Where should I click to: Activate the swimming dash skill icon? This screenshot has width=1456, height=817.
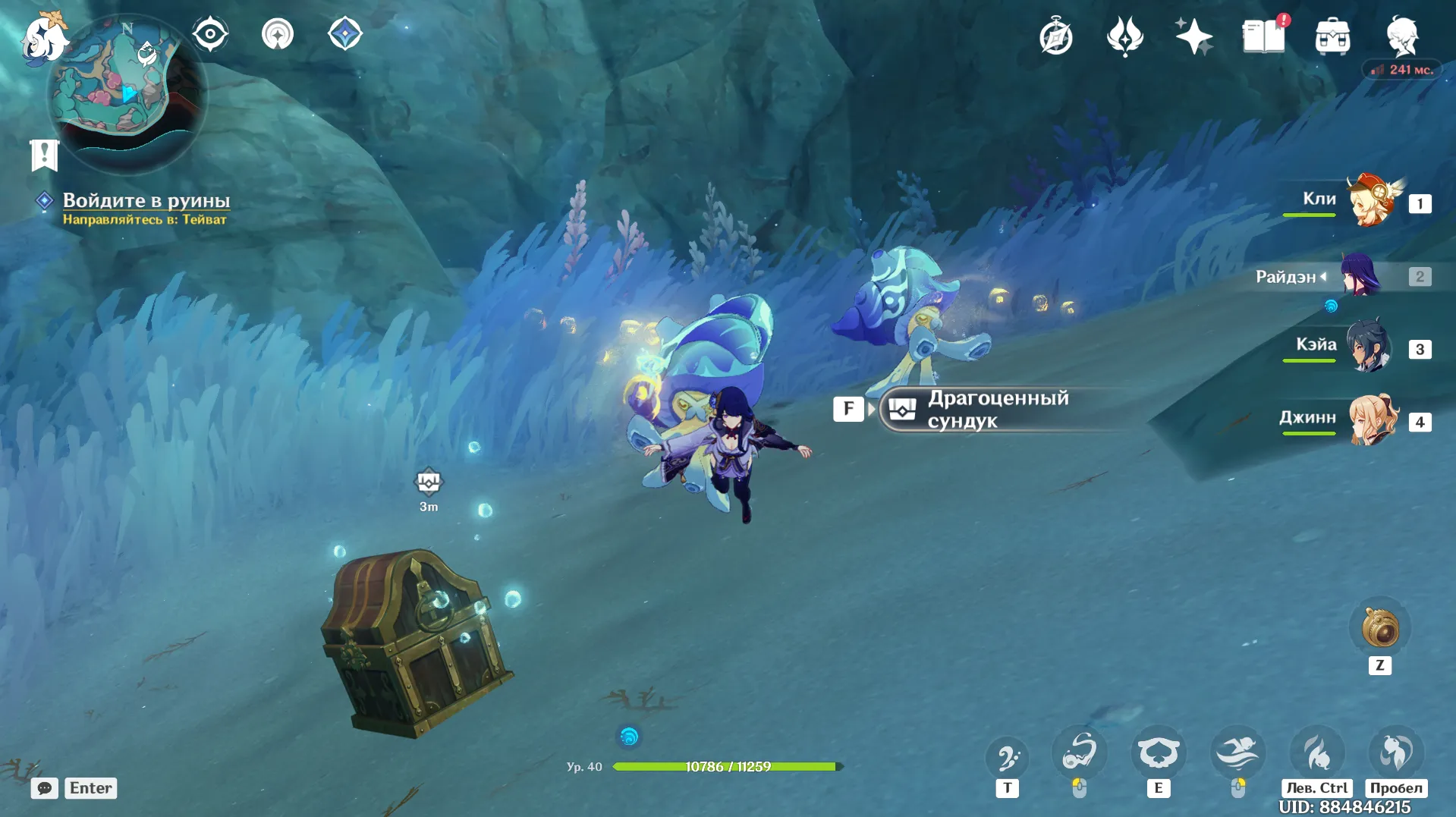click(1237, 753)
